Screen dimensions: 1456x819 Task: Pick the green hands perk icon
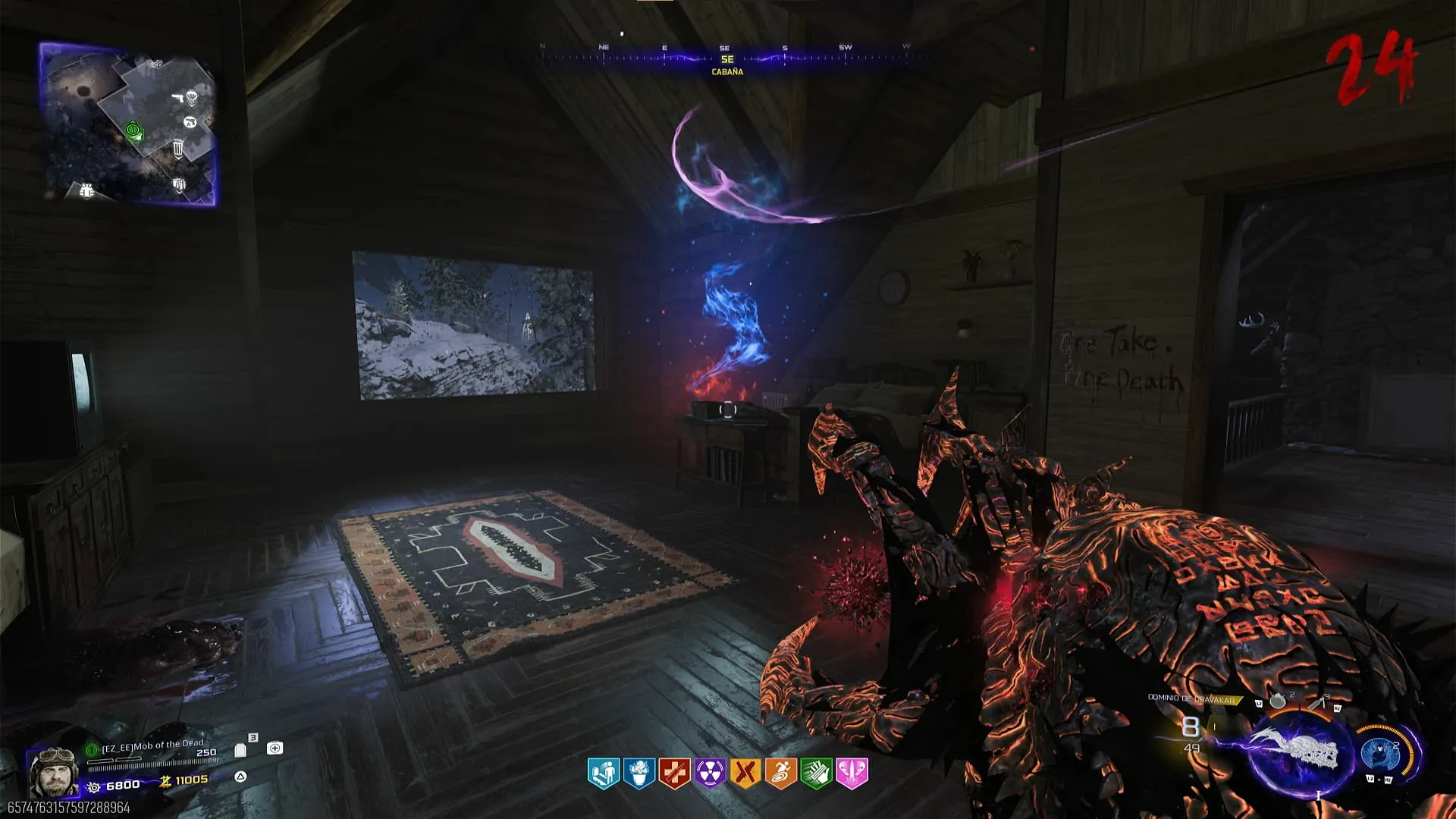coord(817,773)
